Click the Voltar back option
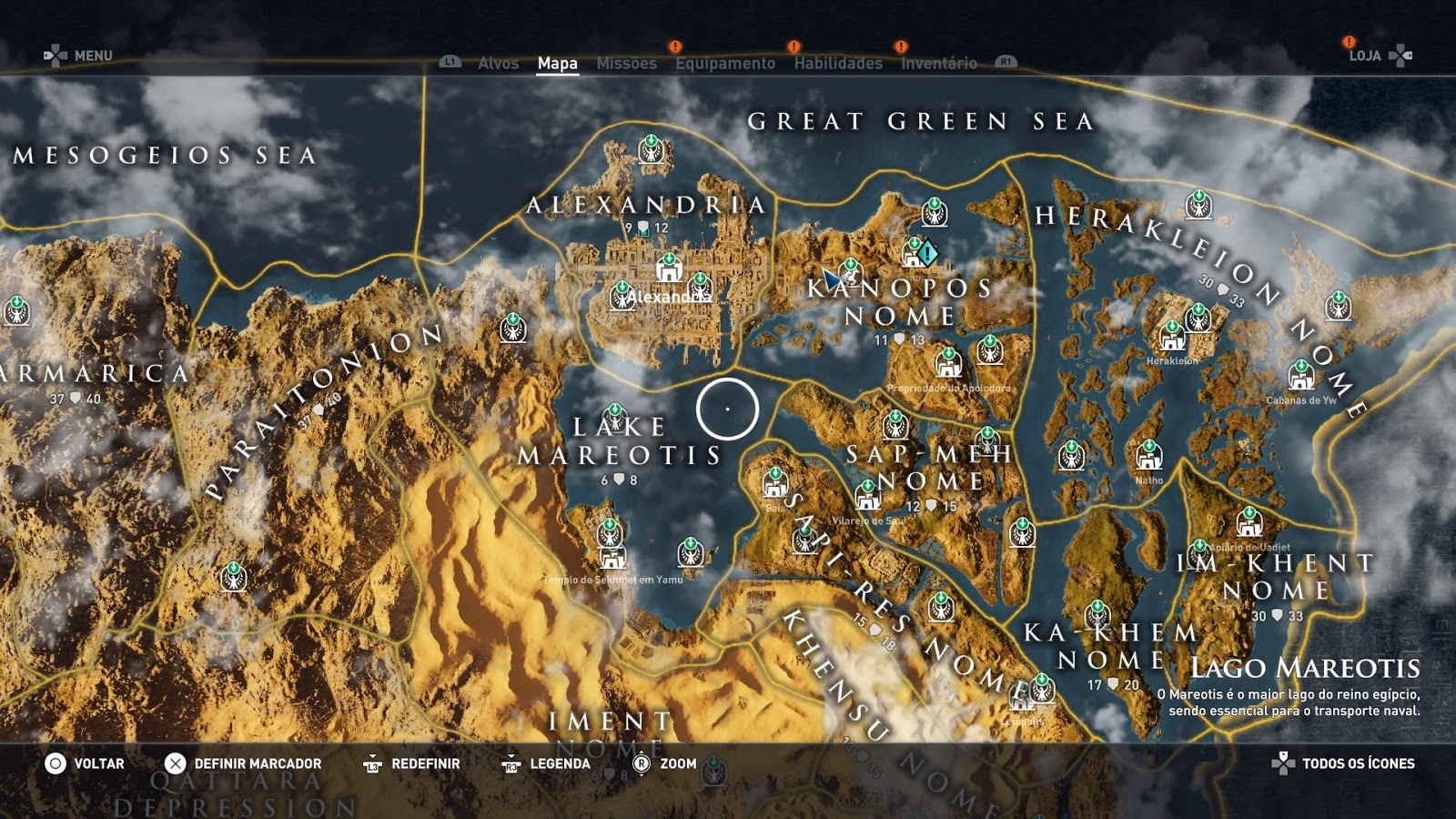 click(x=85, y=763)
